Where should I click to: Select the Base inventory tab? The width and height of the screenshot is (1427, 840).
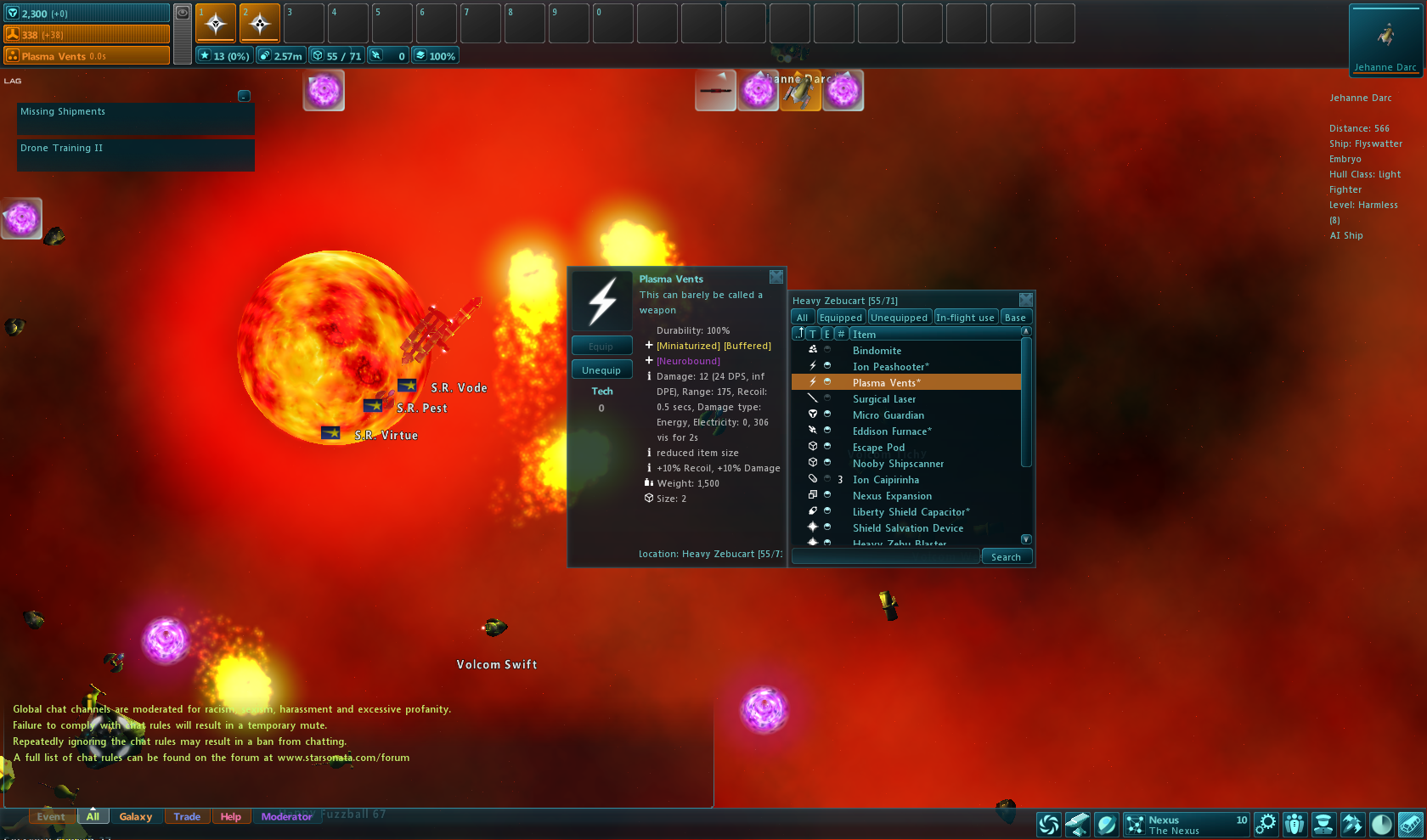coord(1015,318)
